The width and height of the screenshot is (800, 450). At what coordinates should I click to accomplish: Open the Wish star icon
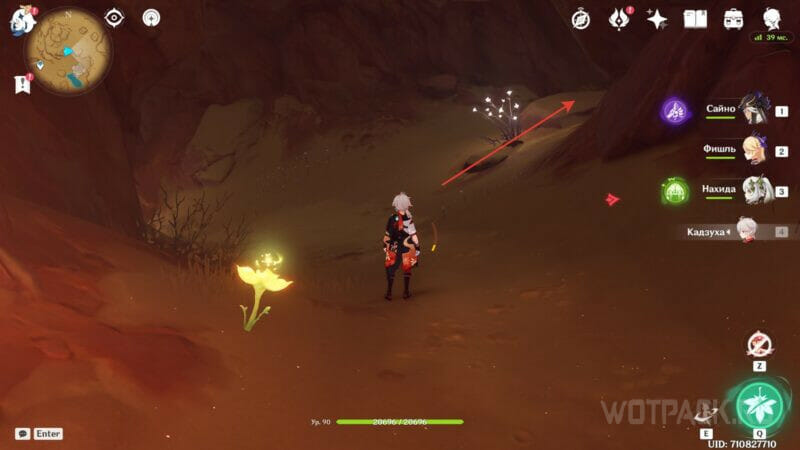click(657, 18)
